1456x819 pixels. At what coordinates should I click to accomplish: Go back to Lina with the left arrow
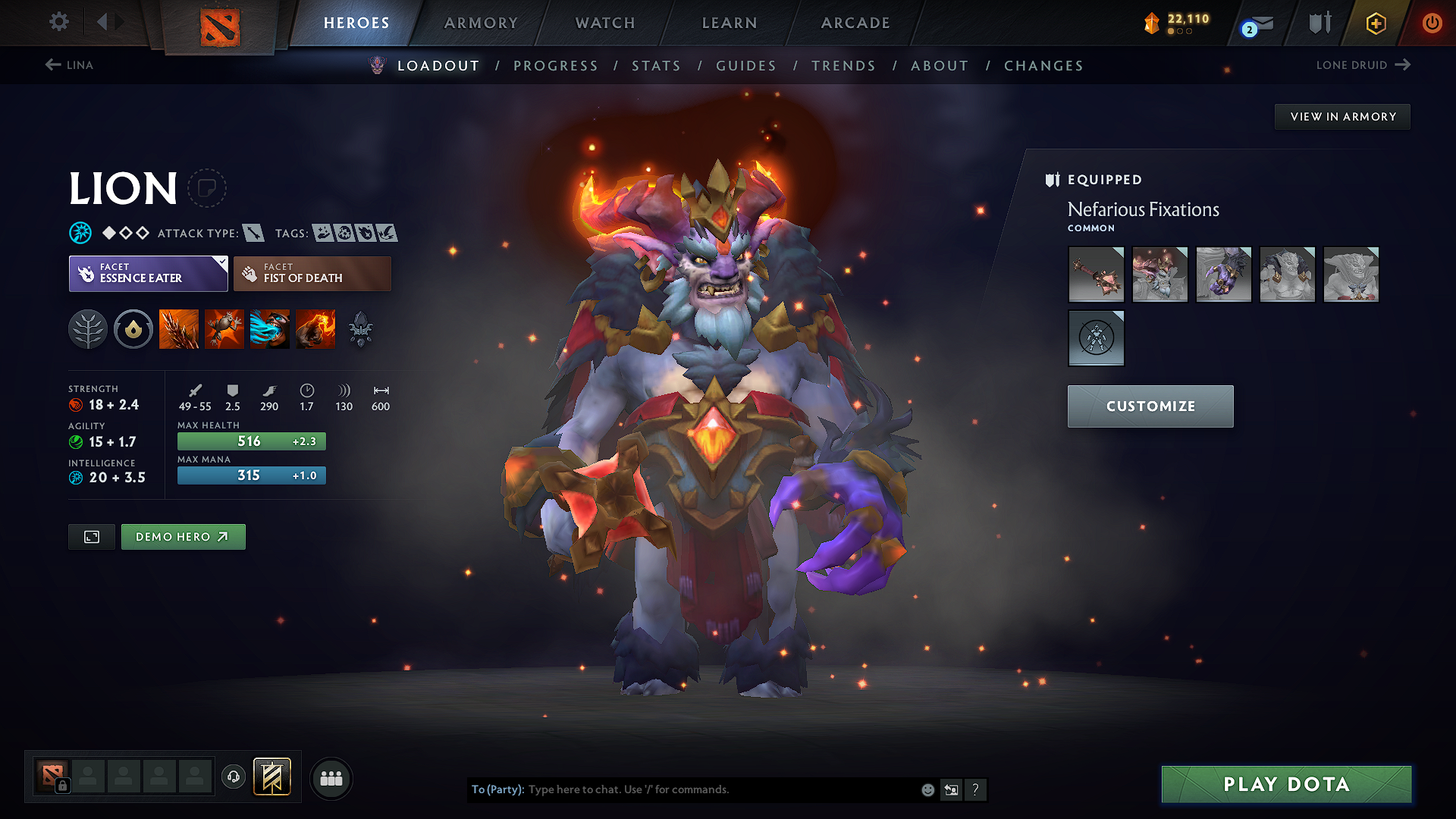point(51,65)
